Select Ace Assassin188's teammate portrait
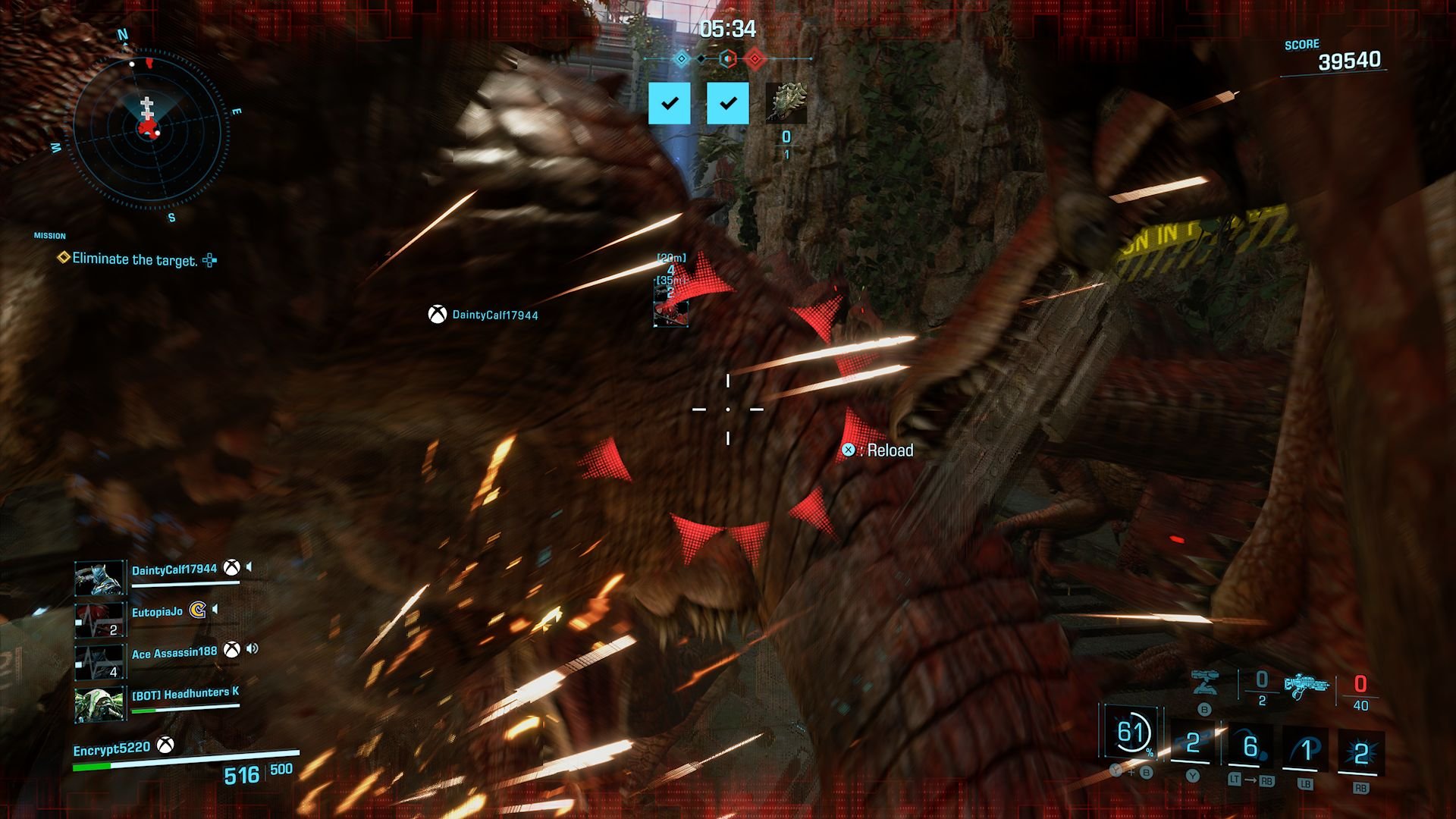The height and width of the screenshot is (819, 1456). point(100,661)
